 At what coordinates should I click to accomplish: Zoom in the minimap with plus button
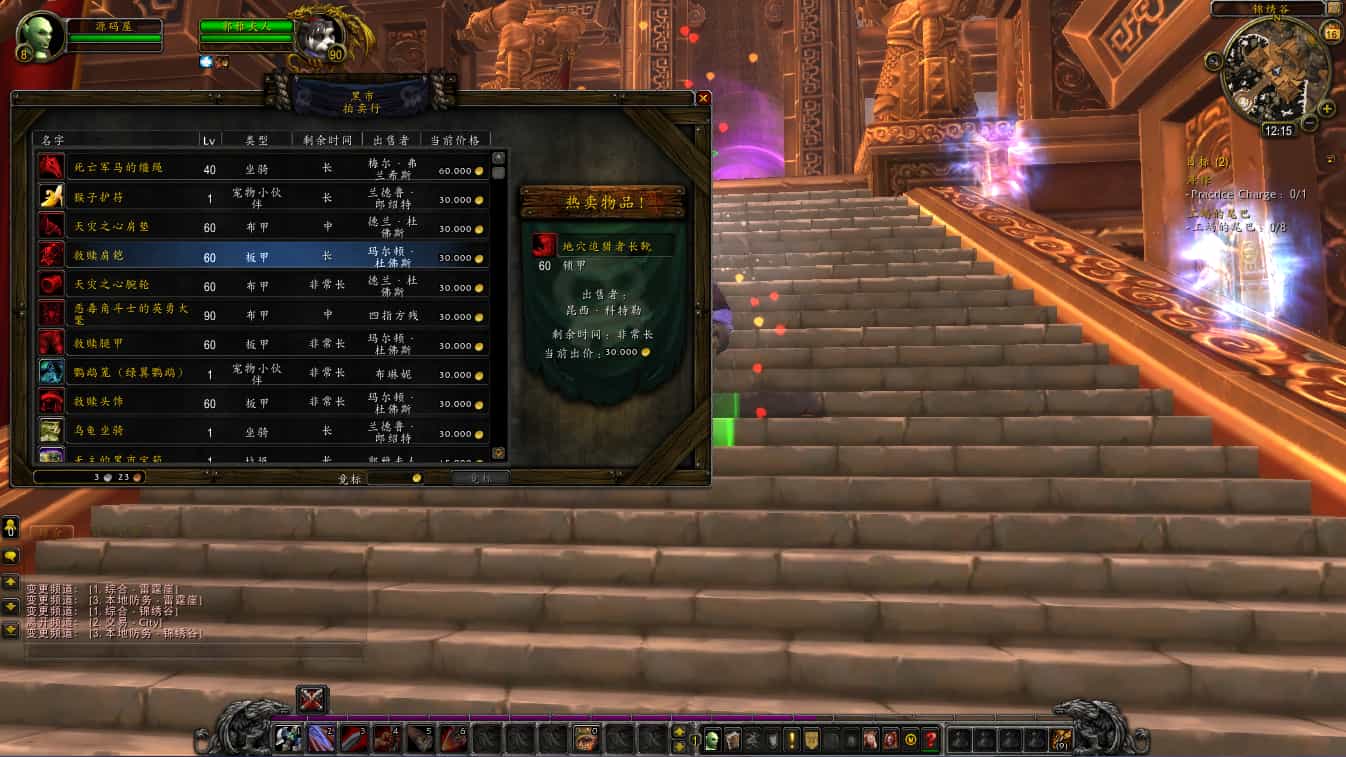click(x=1326, y=108)
